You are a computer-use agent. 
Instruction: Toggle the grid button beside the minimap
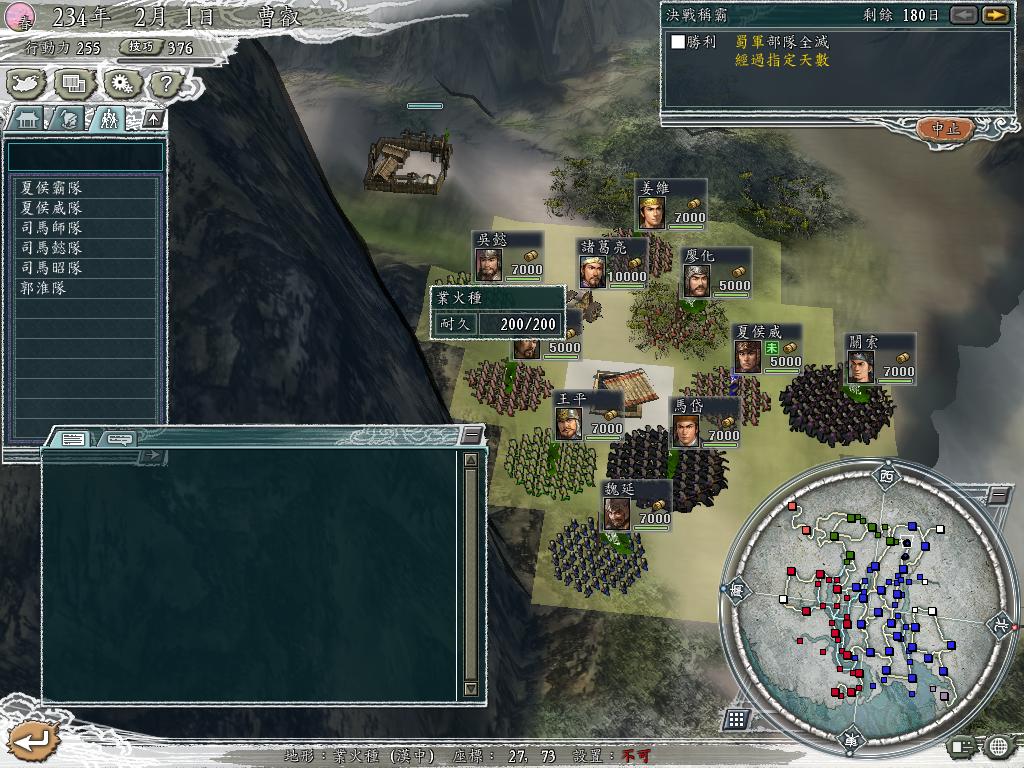(736, 718)
